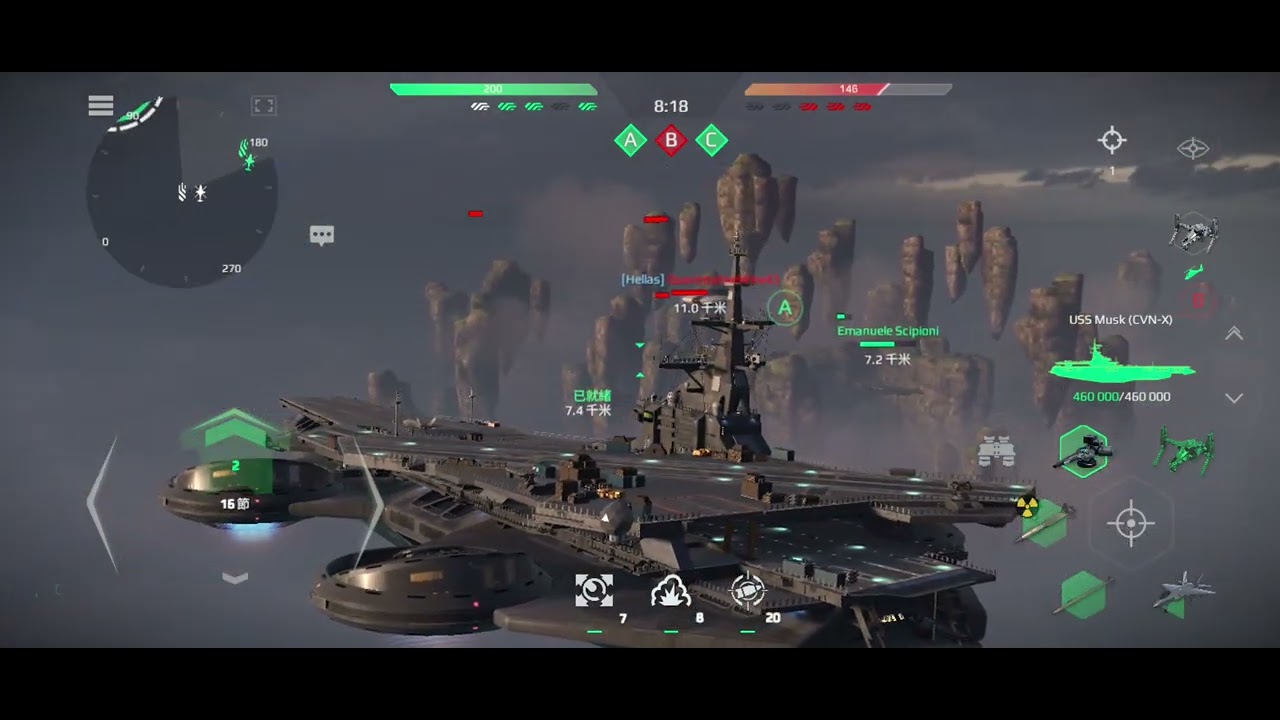Image resolution: width=1280 pixels, height=720 pixels.
Task: Toggle the fullscreen frame icon
Action: 264,106
